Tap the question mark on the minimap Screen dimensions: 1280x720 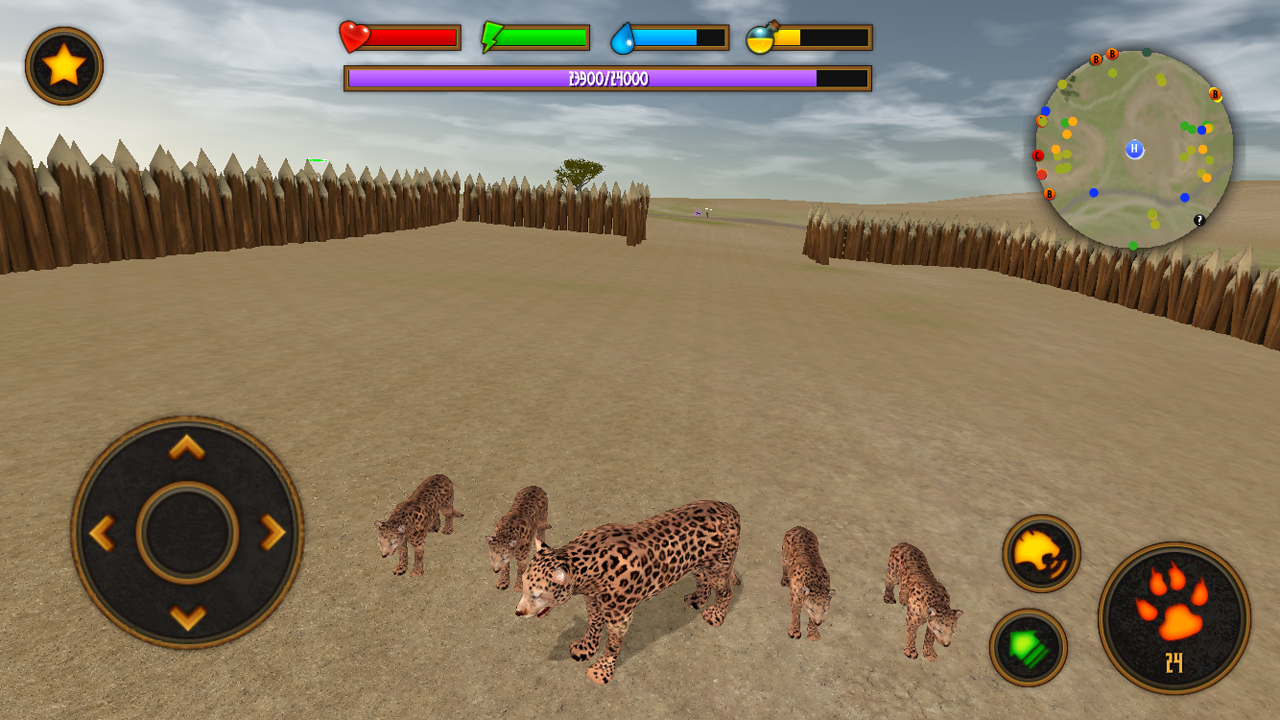(x=1199, y=219)
